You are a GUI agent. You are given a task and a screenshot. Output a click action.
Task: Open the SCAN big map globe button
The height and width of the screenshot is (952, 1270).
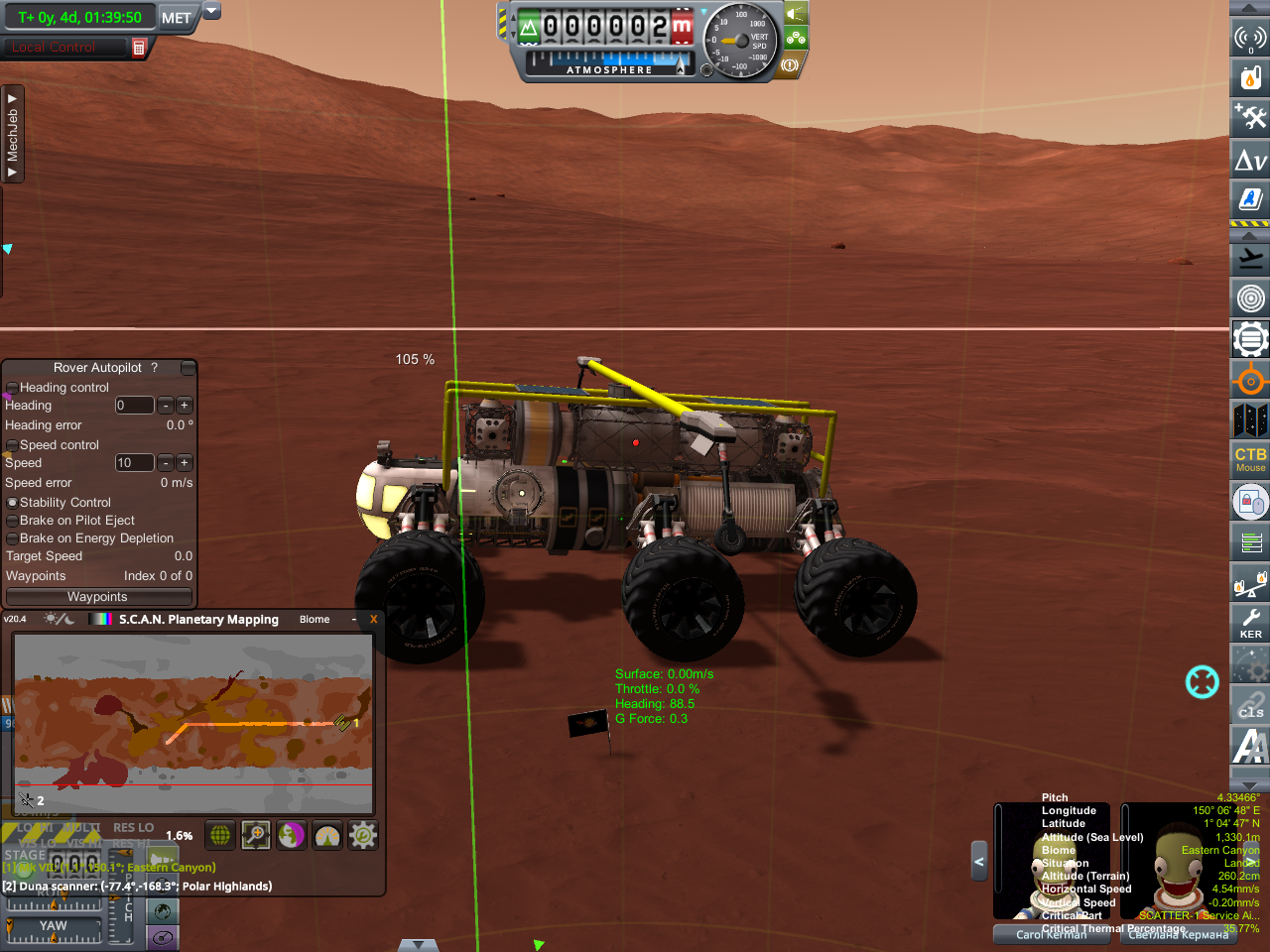[220, 835]
